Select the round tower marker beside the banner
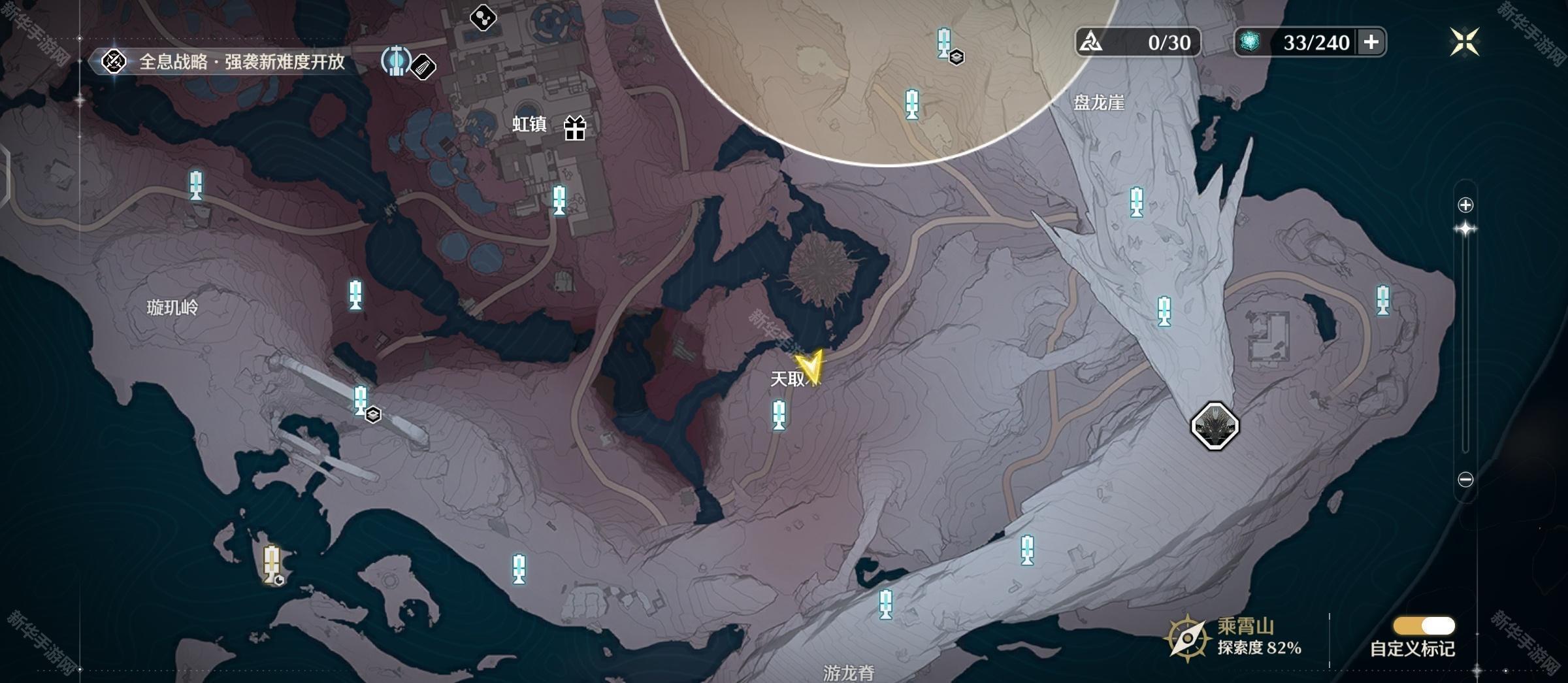 click(x=396, y=61)
